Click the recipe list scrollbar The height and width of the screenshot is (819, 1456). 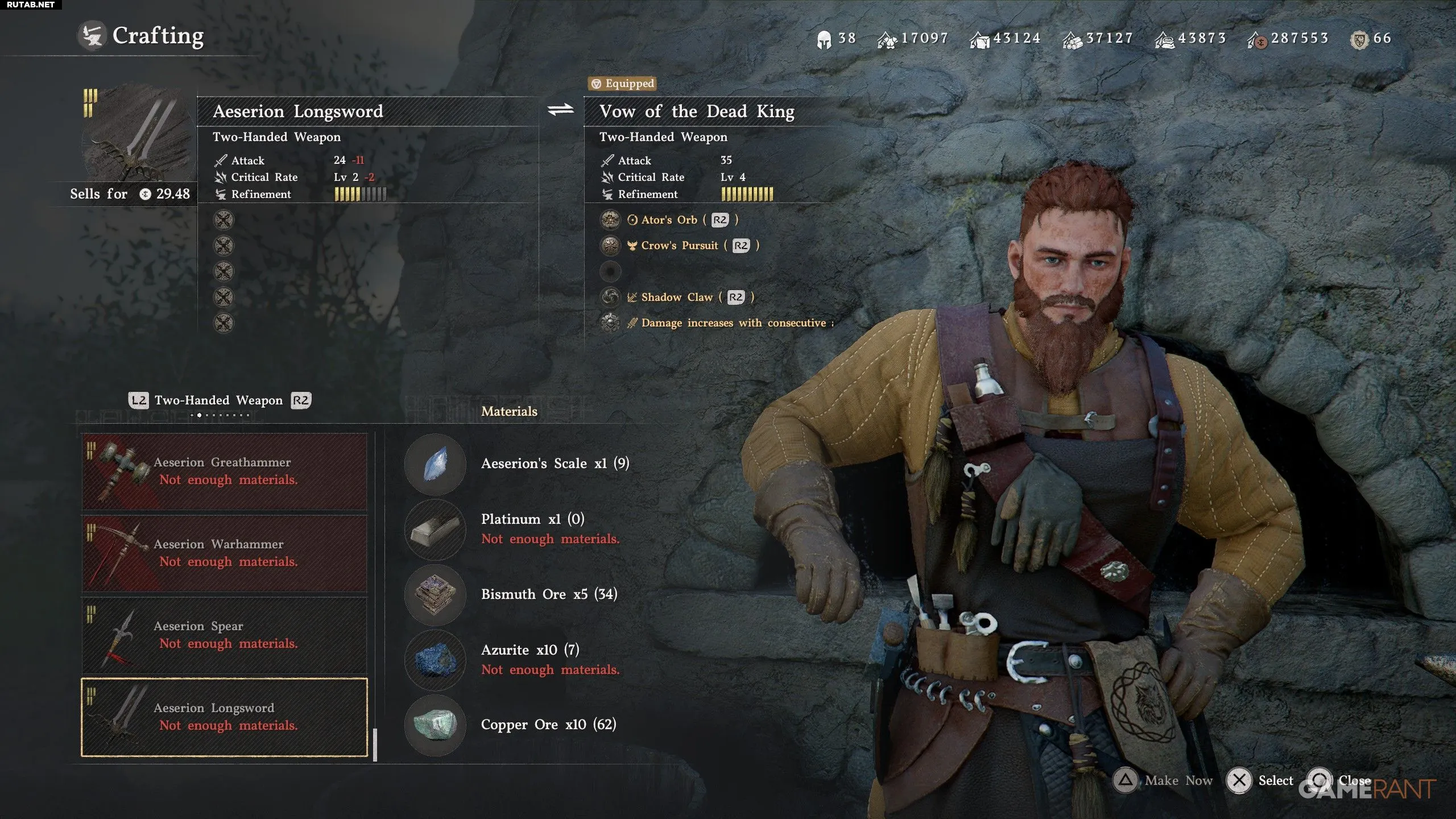[375, 744]
